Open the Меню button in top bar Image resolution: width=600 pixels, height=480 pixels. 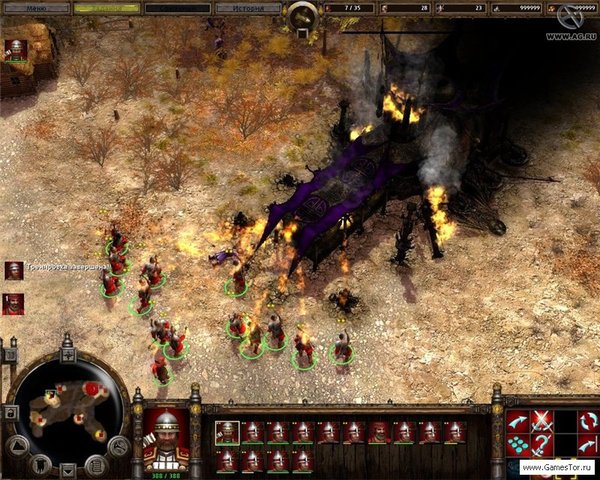(x=36, y=8)
